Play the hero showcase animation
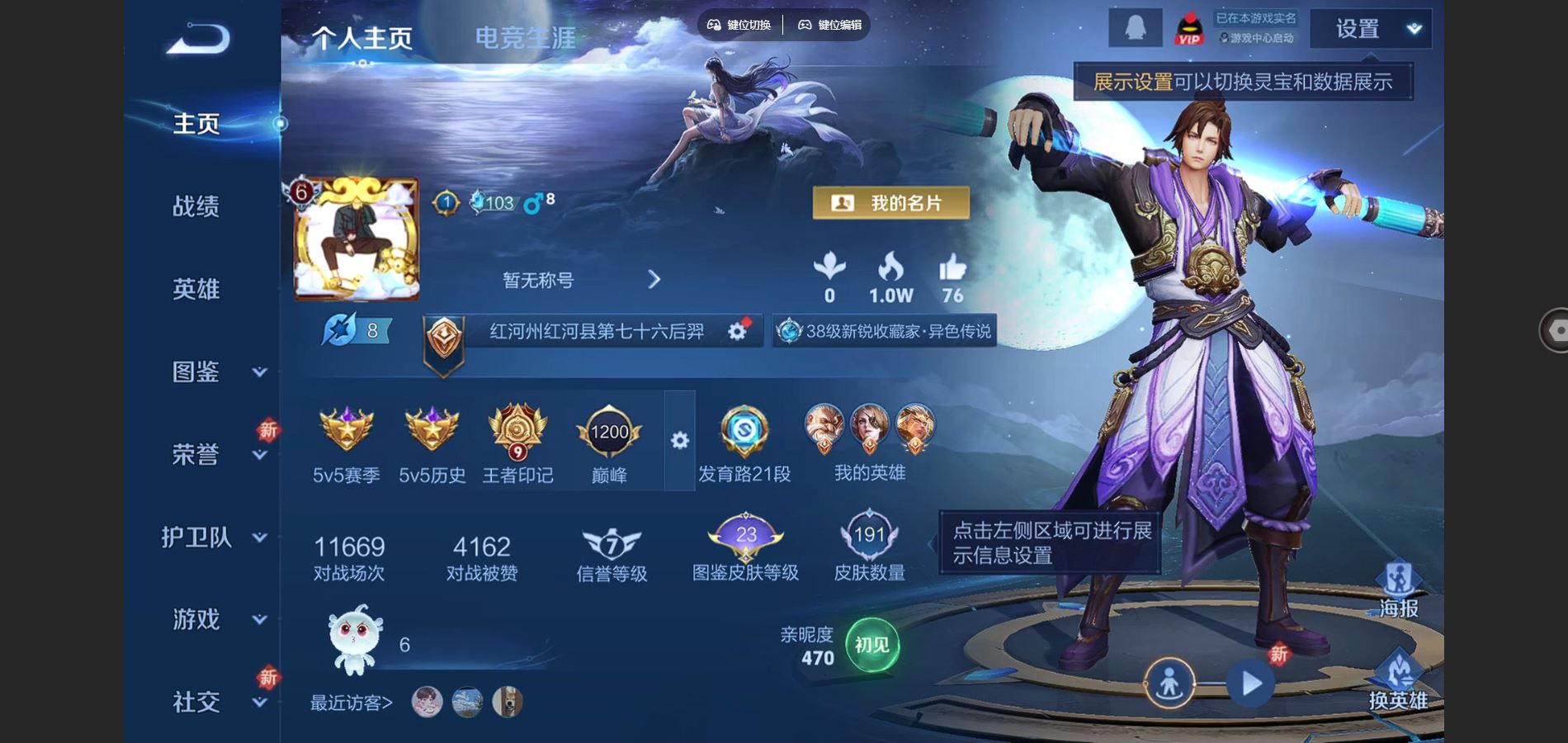Image resolution: width=1568 pixels, height=743 pixels. (1250, 684)
